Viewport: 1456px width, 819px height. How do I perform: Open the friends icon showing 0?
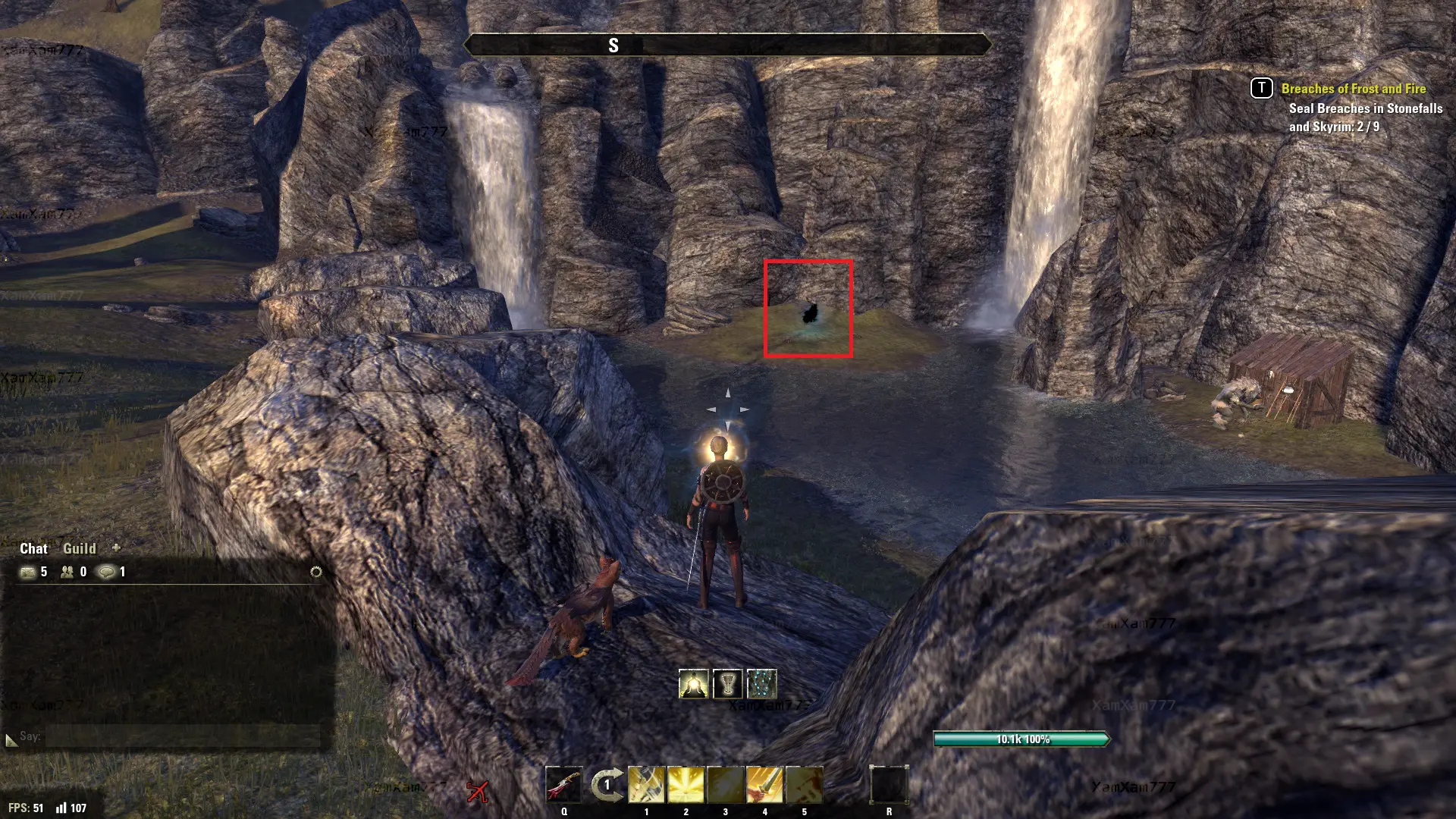coord(67,572)
